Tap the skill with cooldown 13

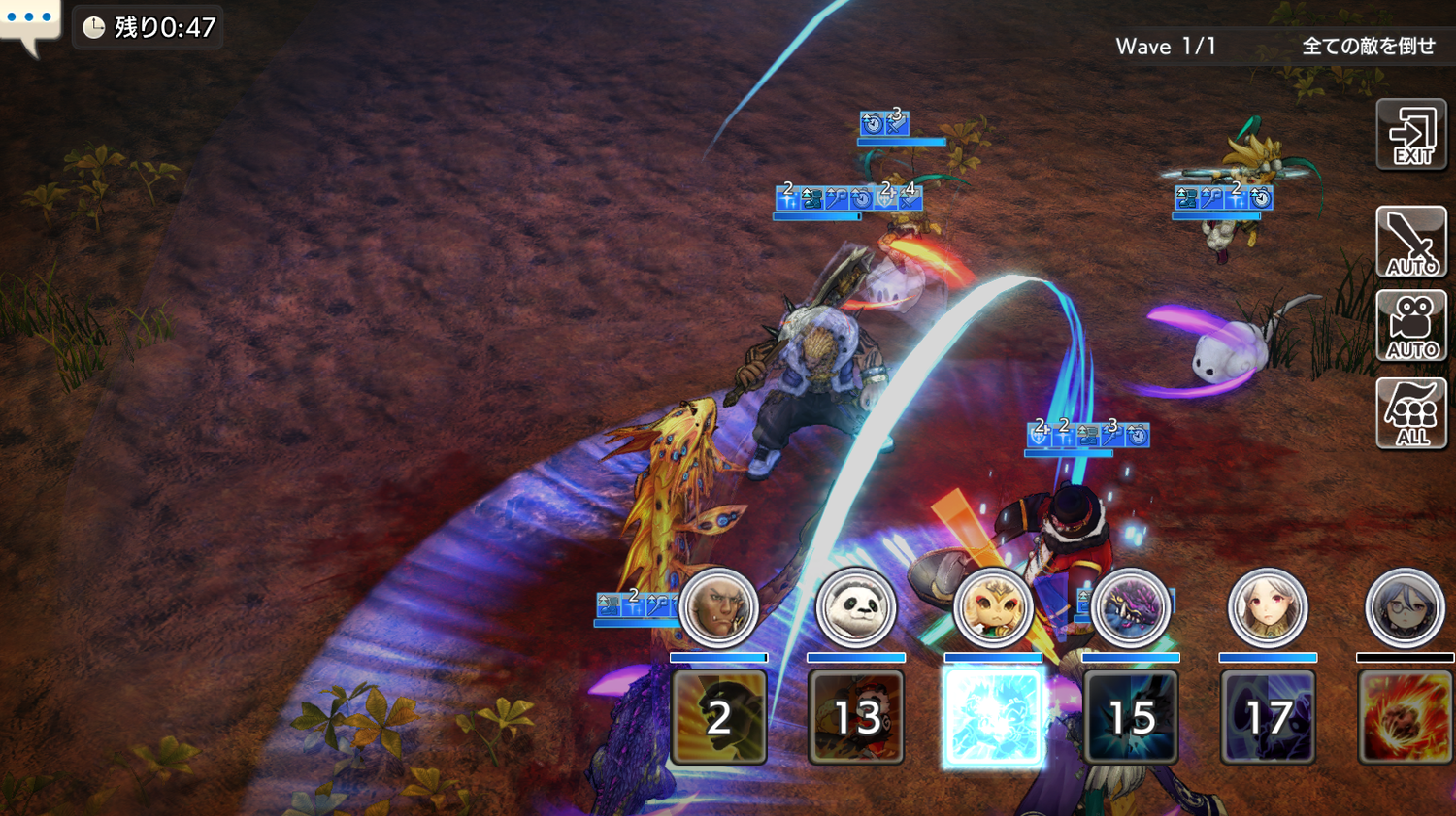[x=856, y=717]
